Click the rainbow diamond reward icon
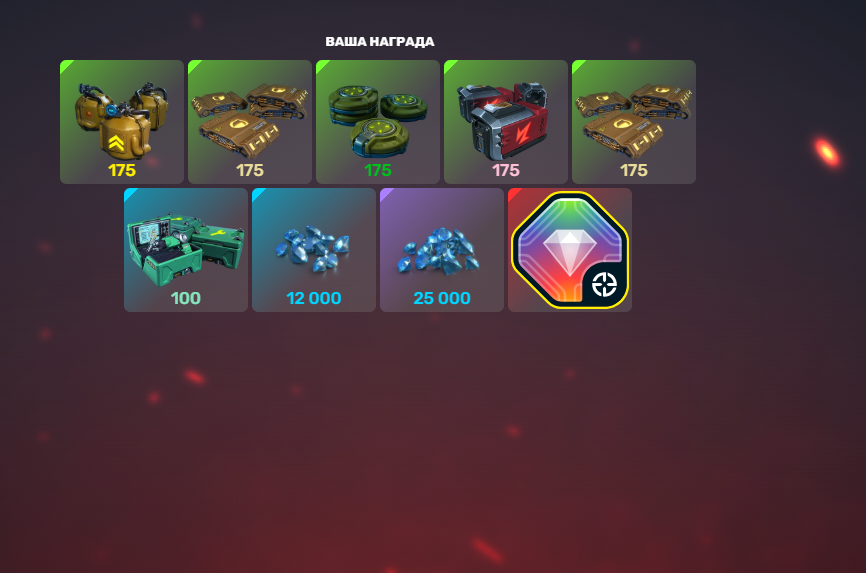The image size is (866, 573). [x=570, y=250]
